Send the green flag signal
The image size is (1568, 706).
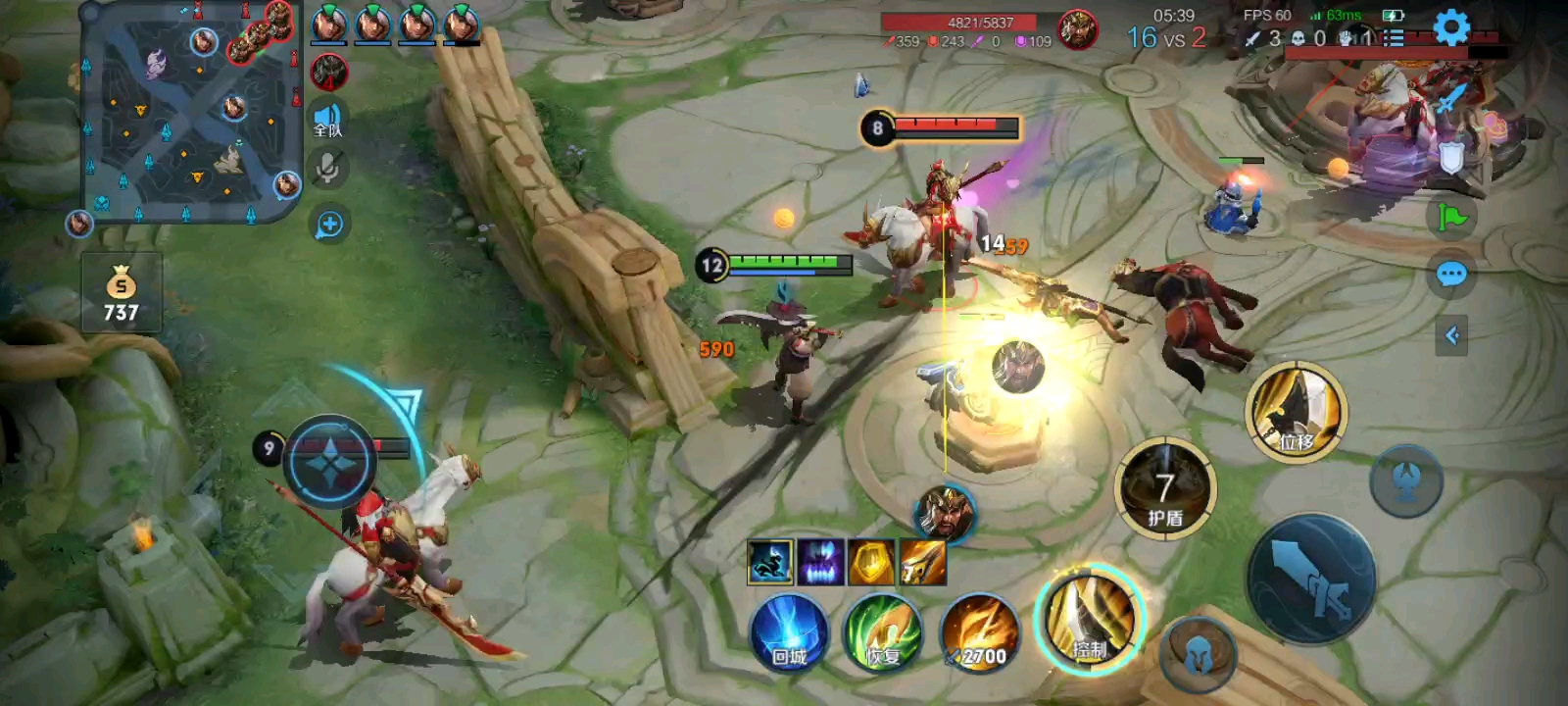coord(1451,216)
